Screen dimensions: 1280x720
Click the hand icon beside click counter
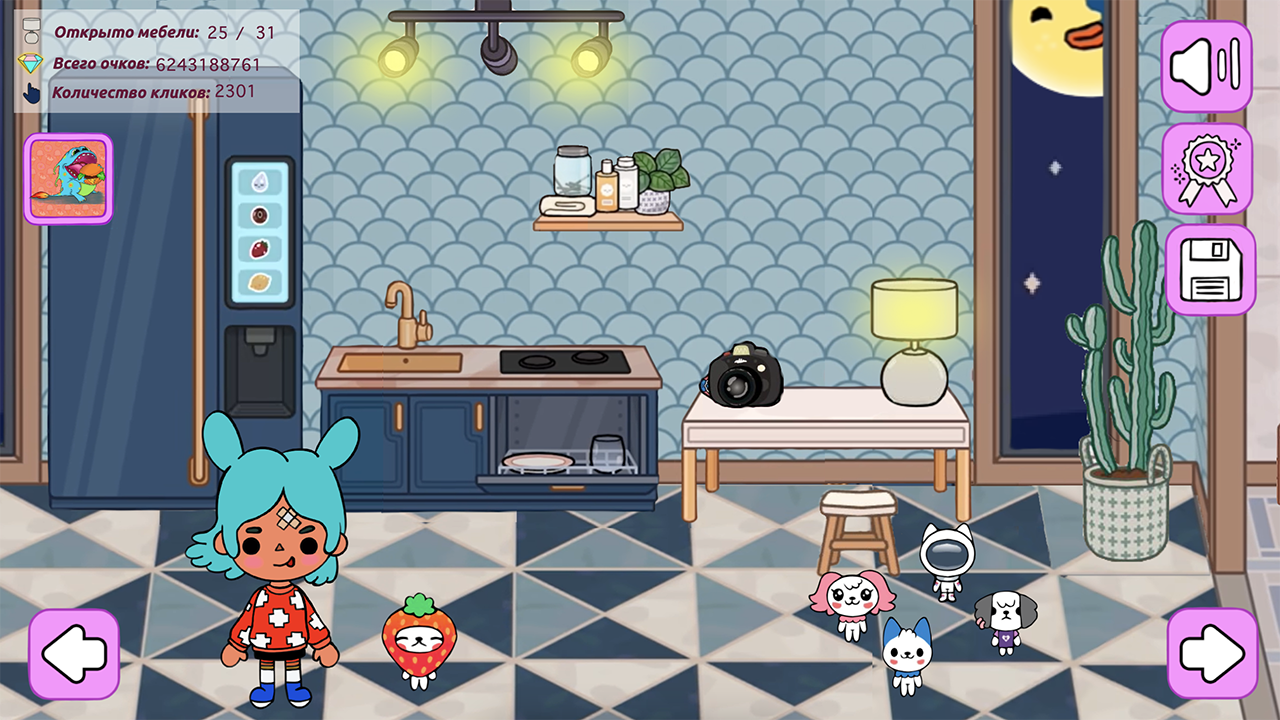click(x=31, y=92)
